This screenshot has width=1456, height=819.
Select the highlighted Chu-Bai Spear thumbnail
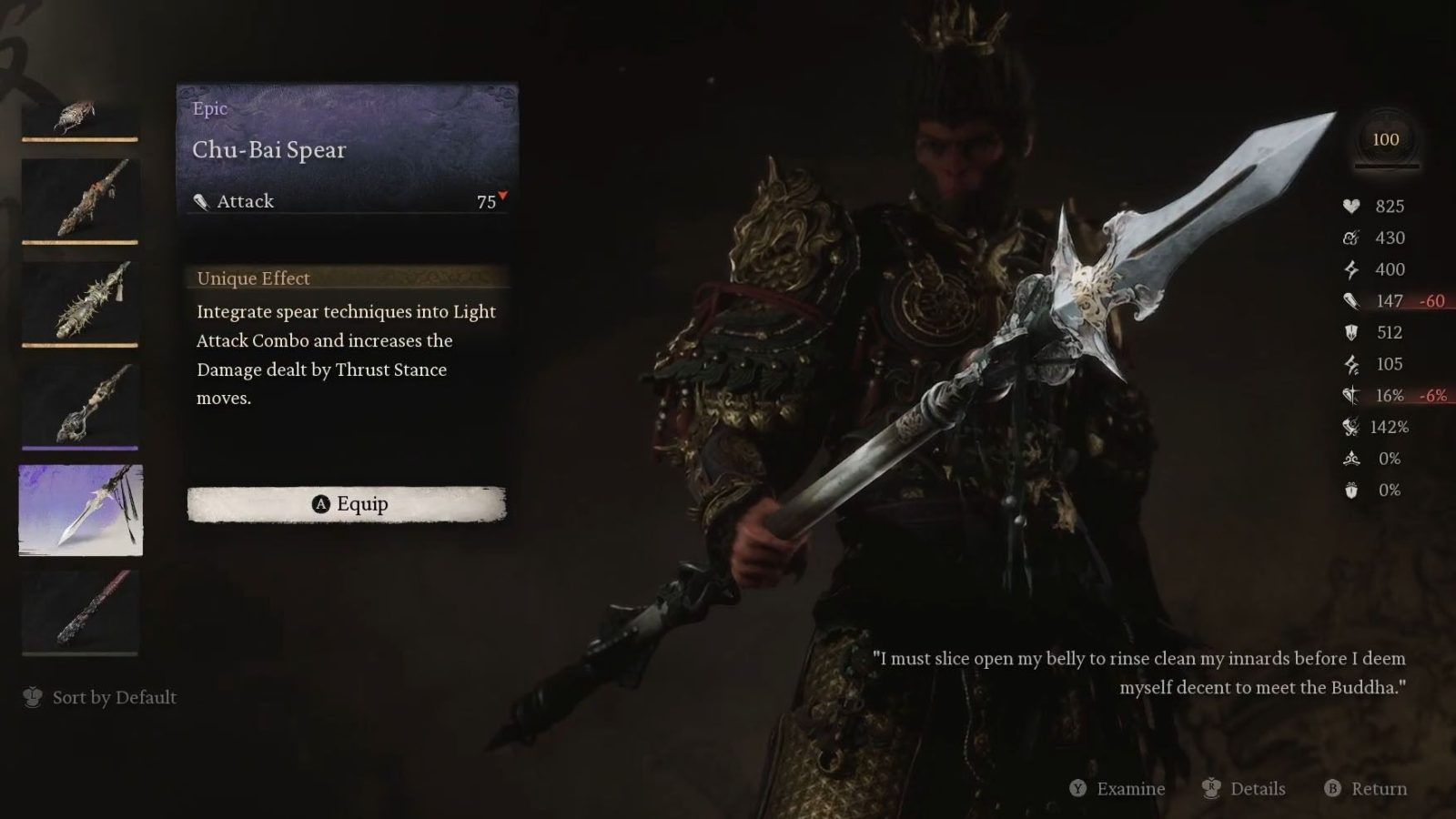(x=81, y=510)
